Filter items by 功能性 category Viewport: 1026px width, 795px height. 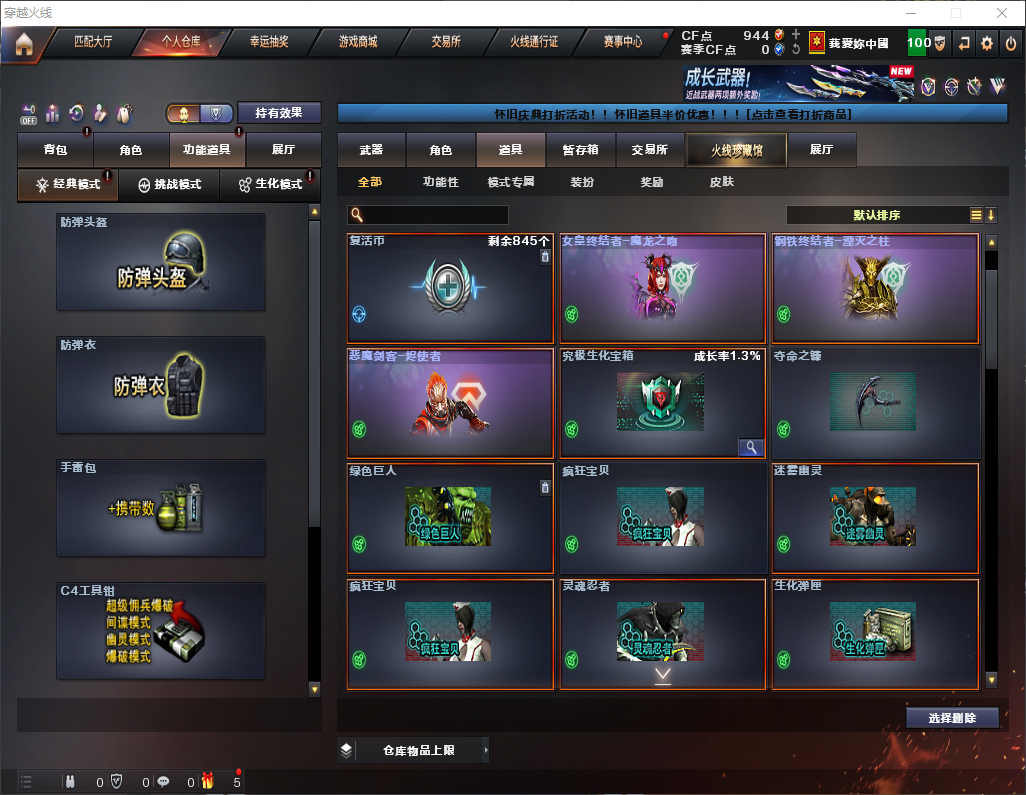[440, 182]
